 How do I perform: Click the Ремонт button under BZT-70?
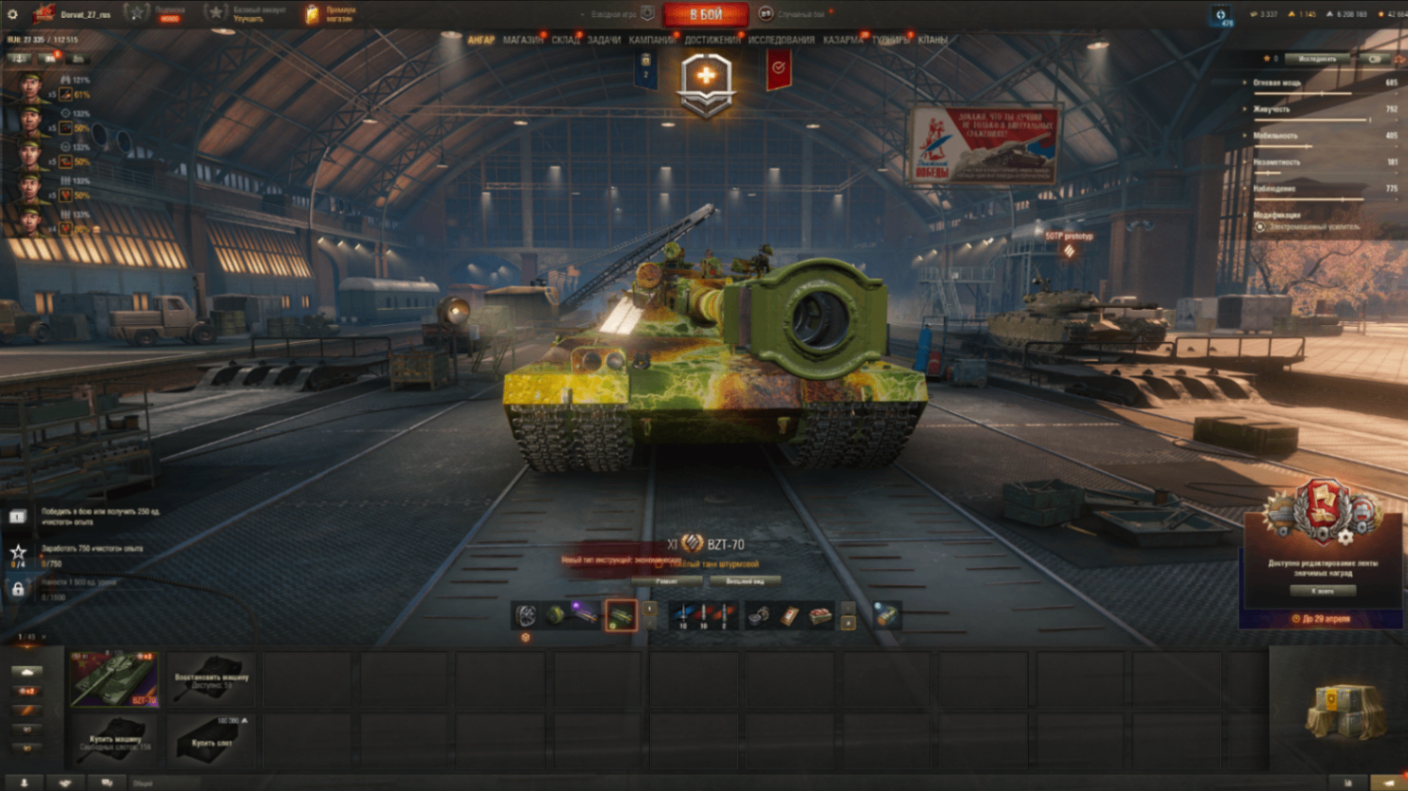tap(665, 580)
